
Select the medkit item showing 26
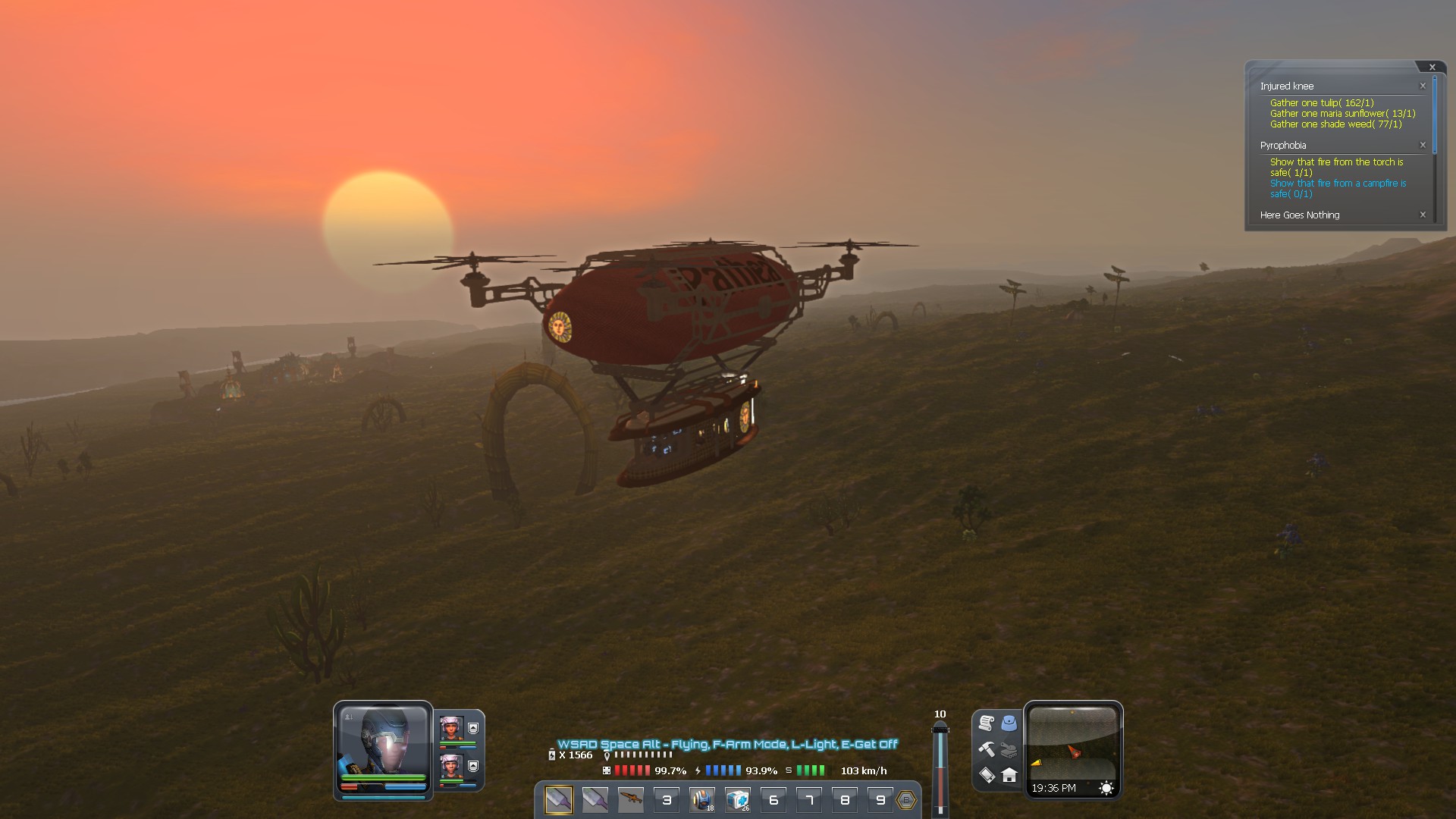(738, 798)
